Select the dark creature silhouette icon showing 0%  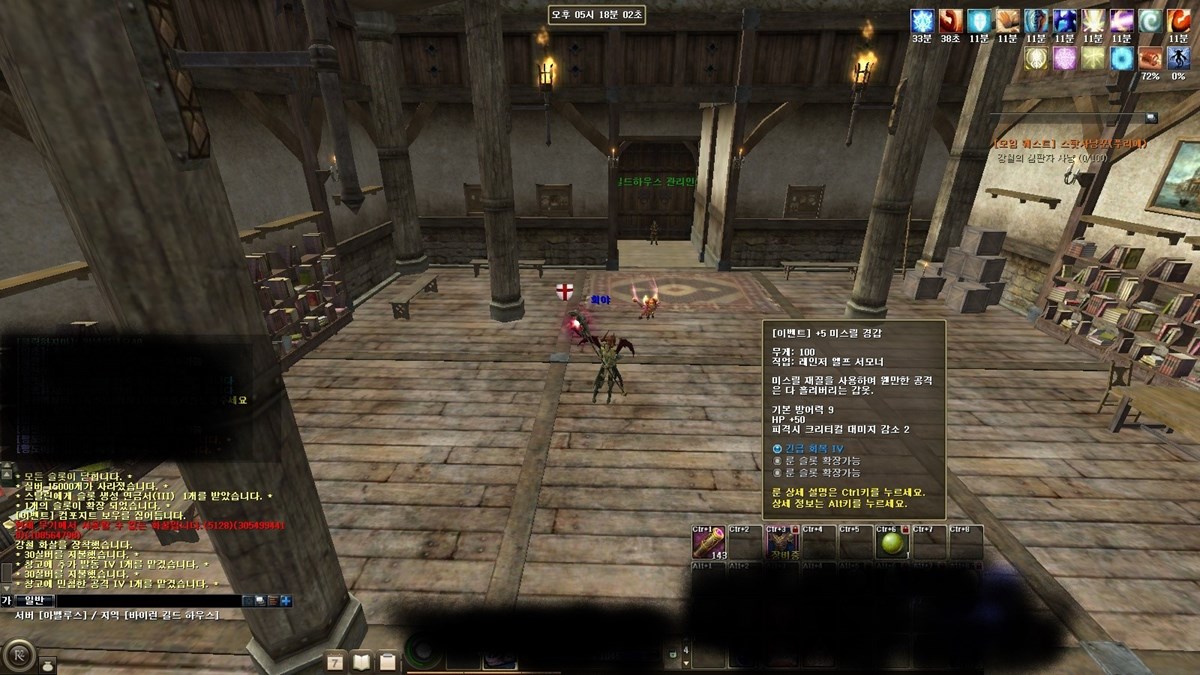pos(1179,57)
